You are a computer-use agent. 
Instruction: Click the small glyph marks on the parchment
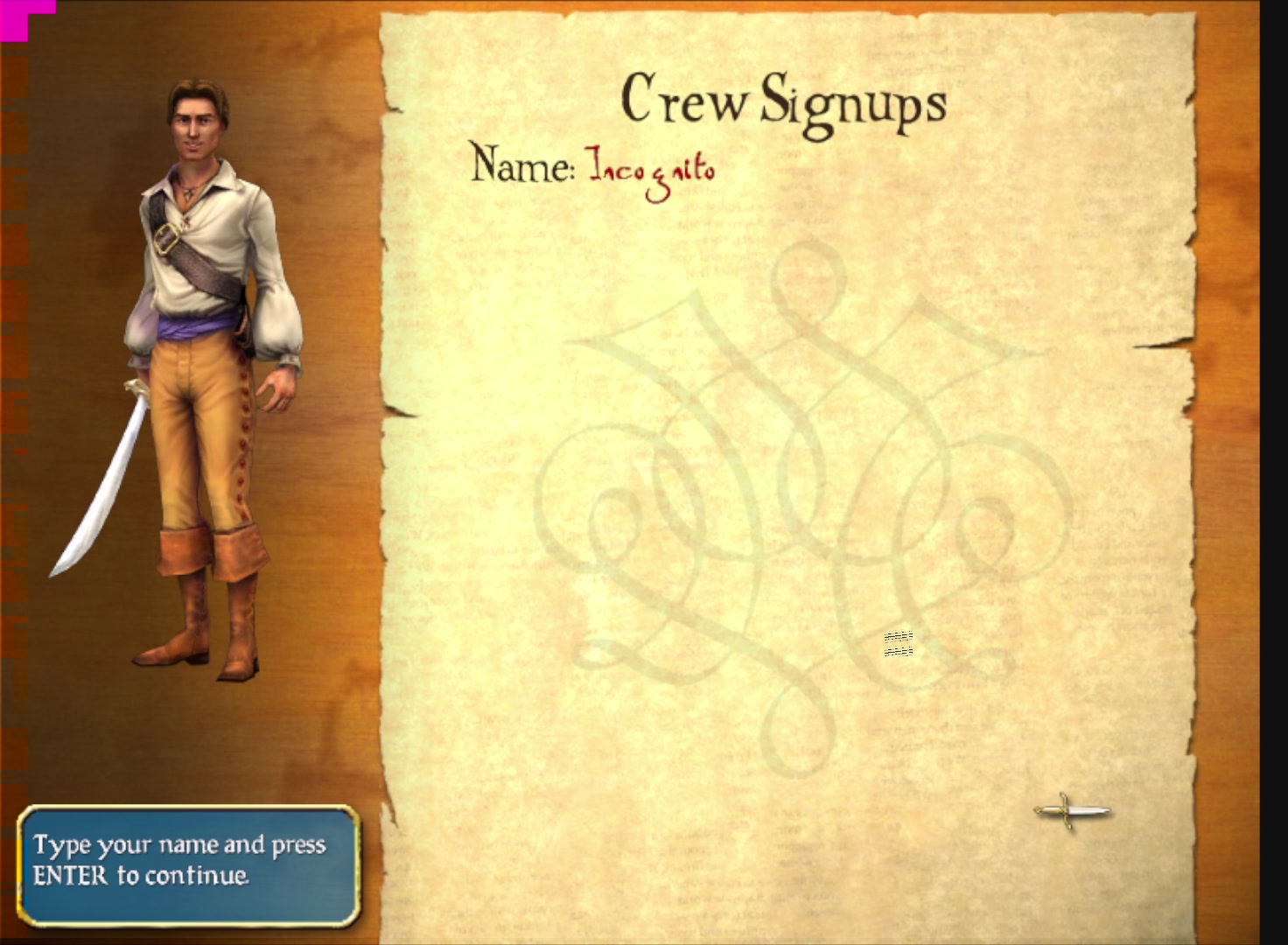(898, 645)
